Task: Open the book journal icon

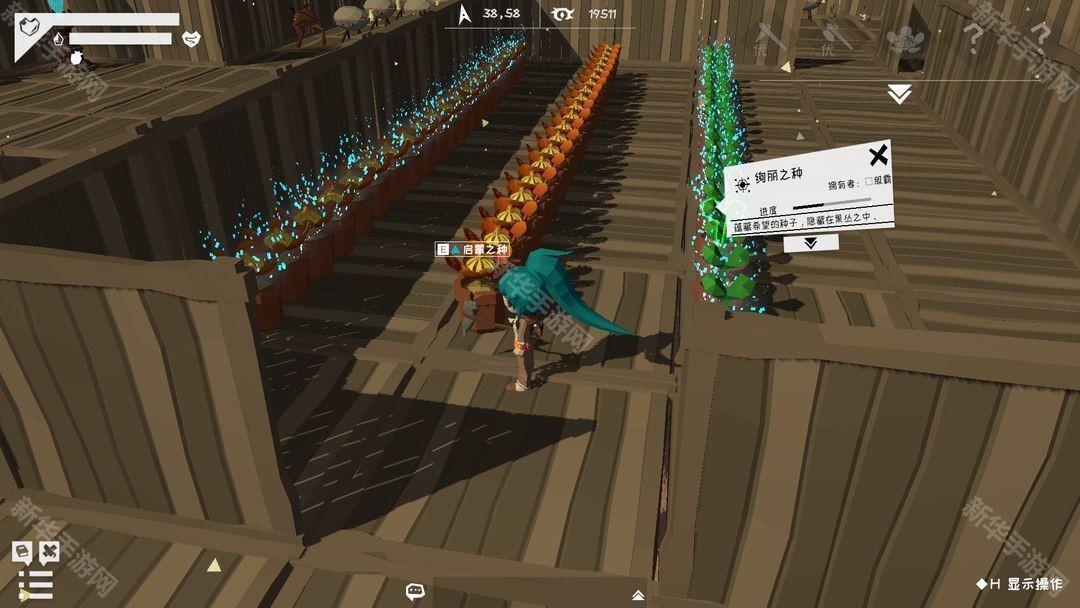Action: (x=21, y=551)
